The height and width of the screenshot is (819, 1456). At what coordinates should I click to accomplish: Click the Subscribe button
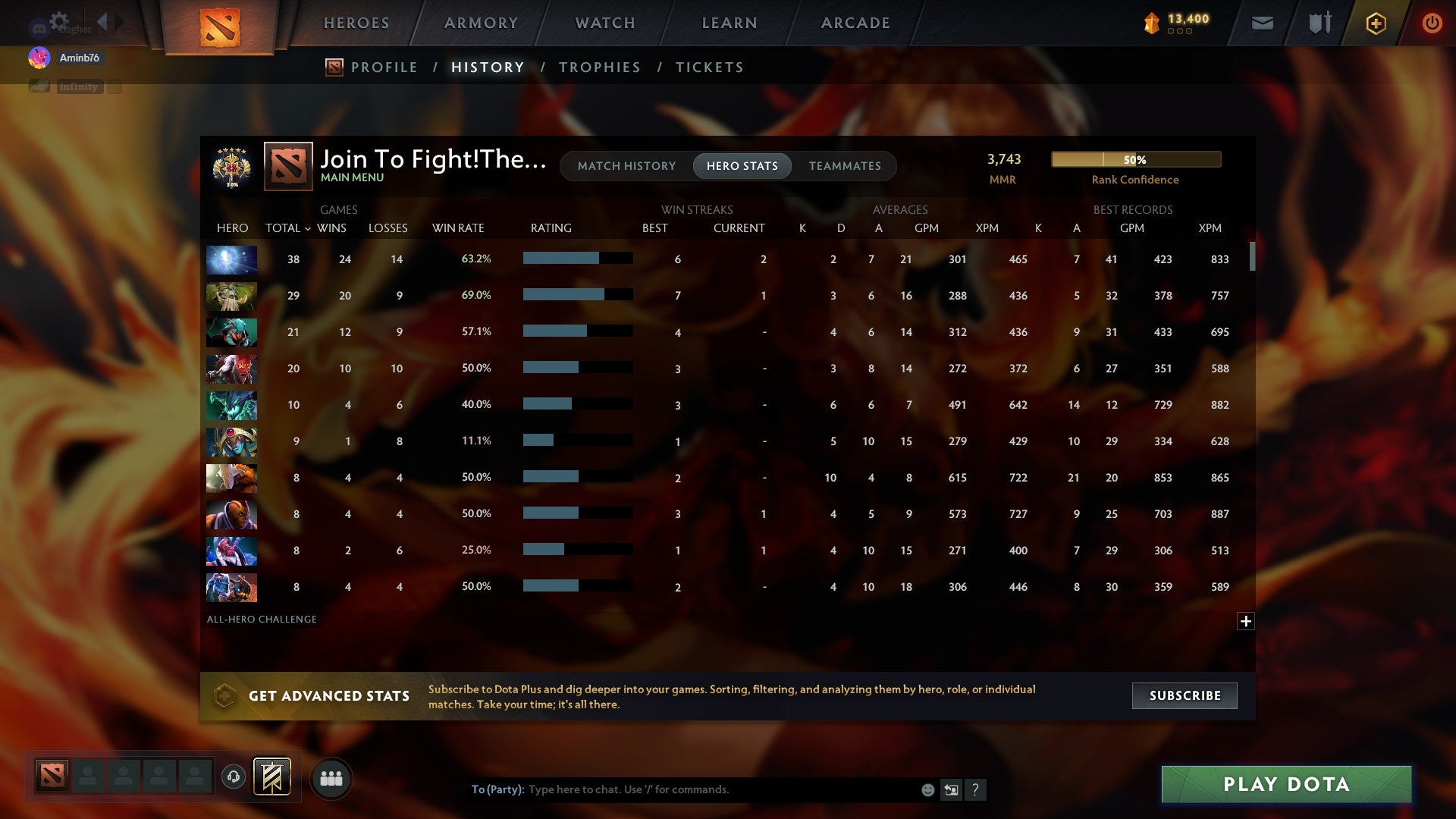(1184, 695)
